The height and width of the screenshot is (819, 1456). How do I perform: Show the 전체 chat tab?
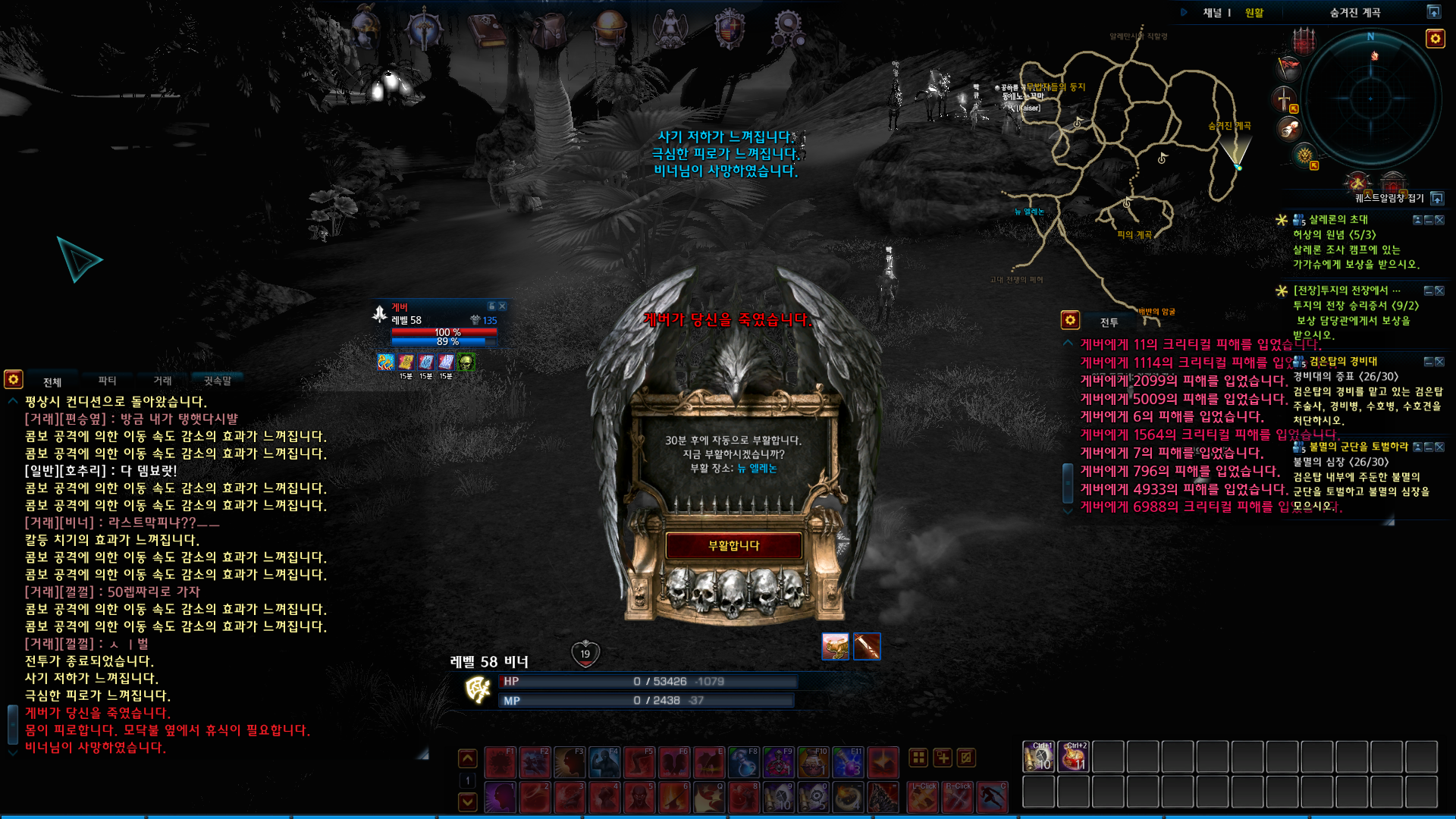[x=52, y=381]
